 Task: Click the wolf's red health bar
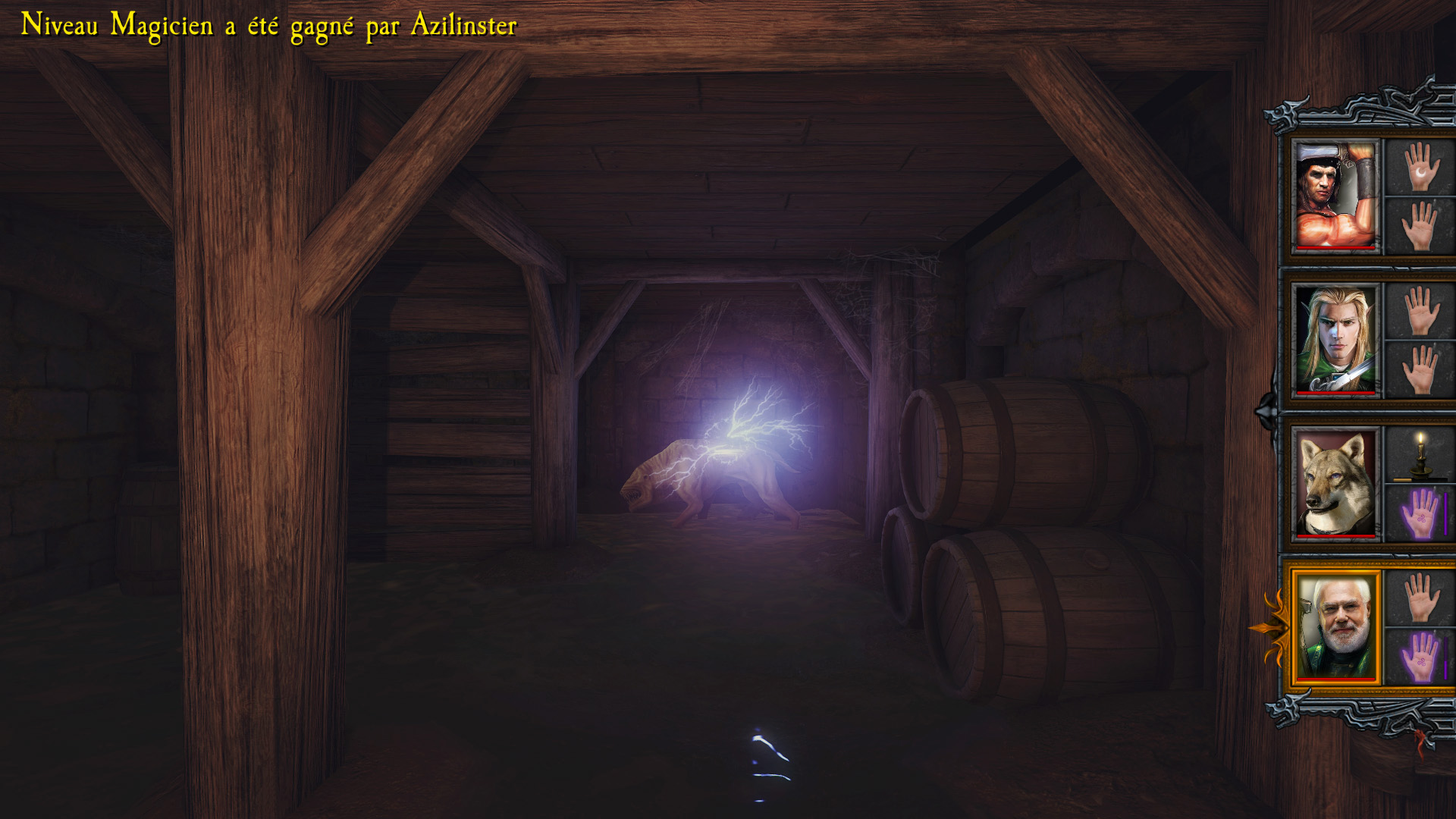pyautogui.click(x=1335, y=535)
